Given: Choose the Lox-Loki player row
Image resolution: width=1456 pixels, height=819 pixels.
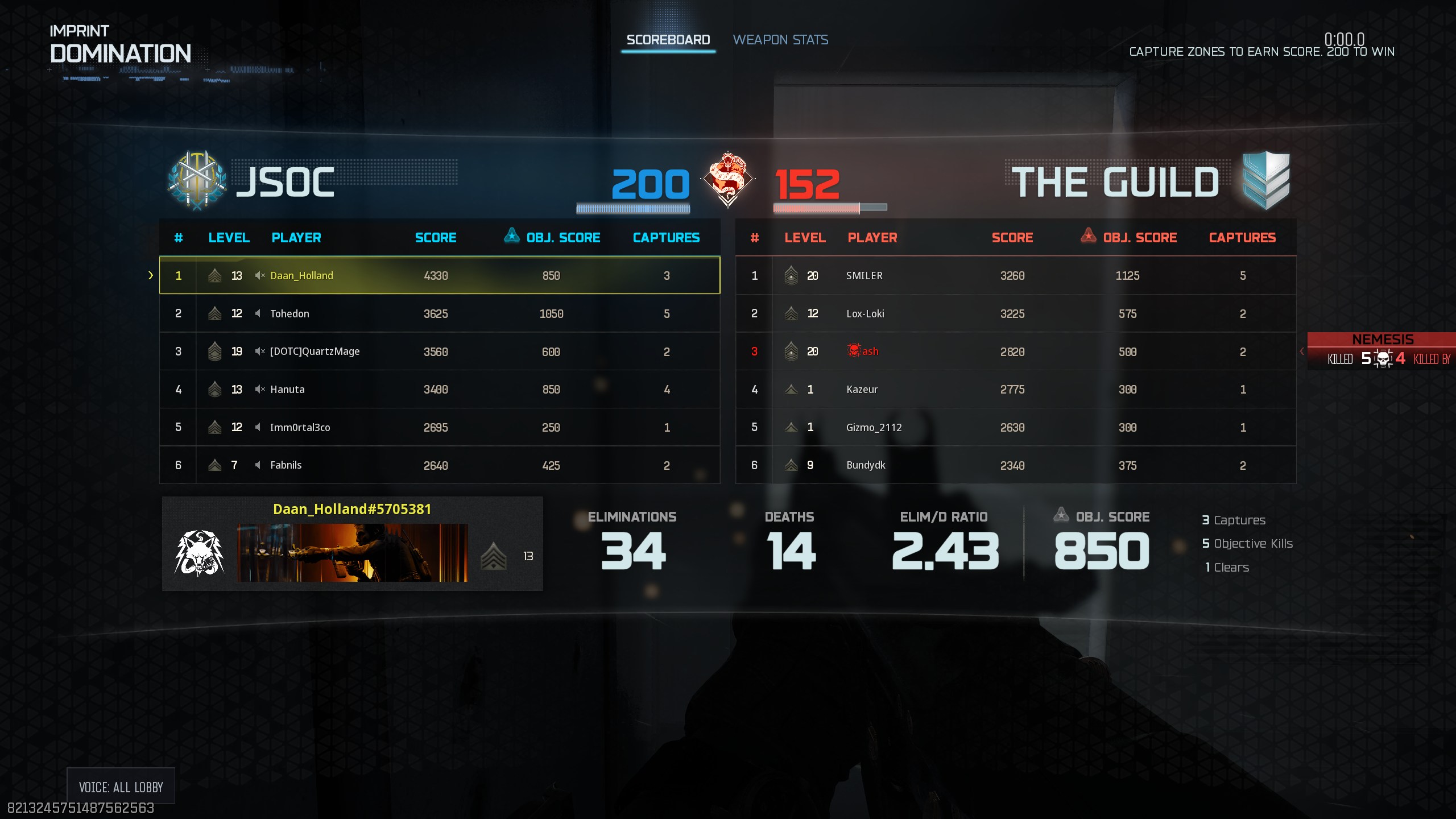Looking at the screenshot, I should pyautogui.click(x=1015, y=313).
